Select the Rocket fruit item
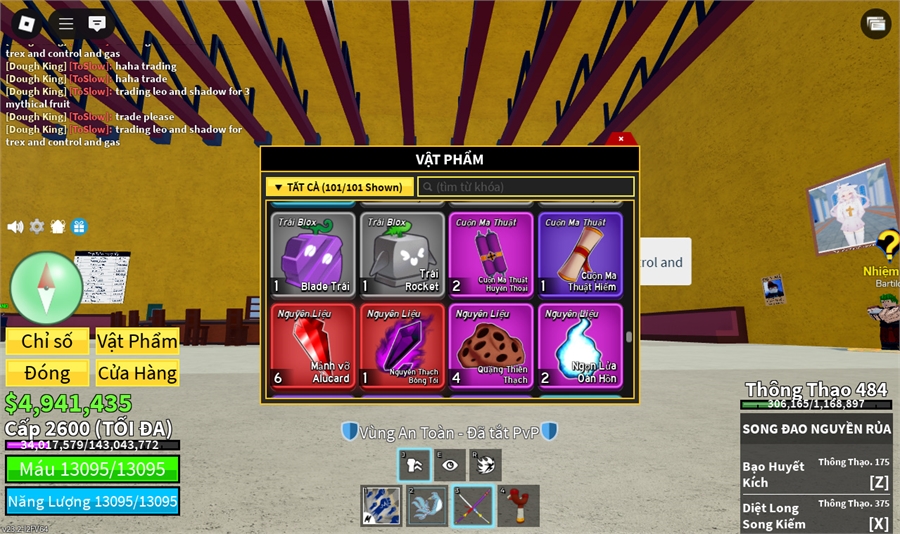 click(x=402, y=254)
